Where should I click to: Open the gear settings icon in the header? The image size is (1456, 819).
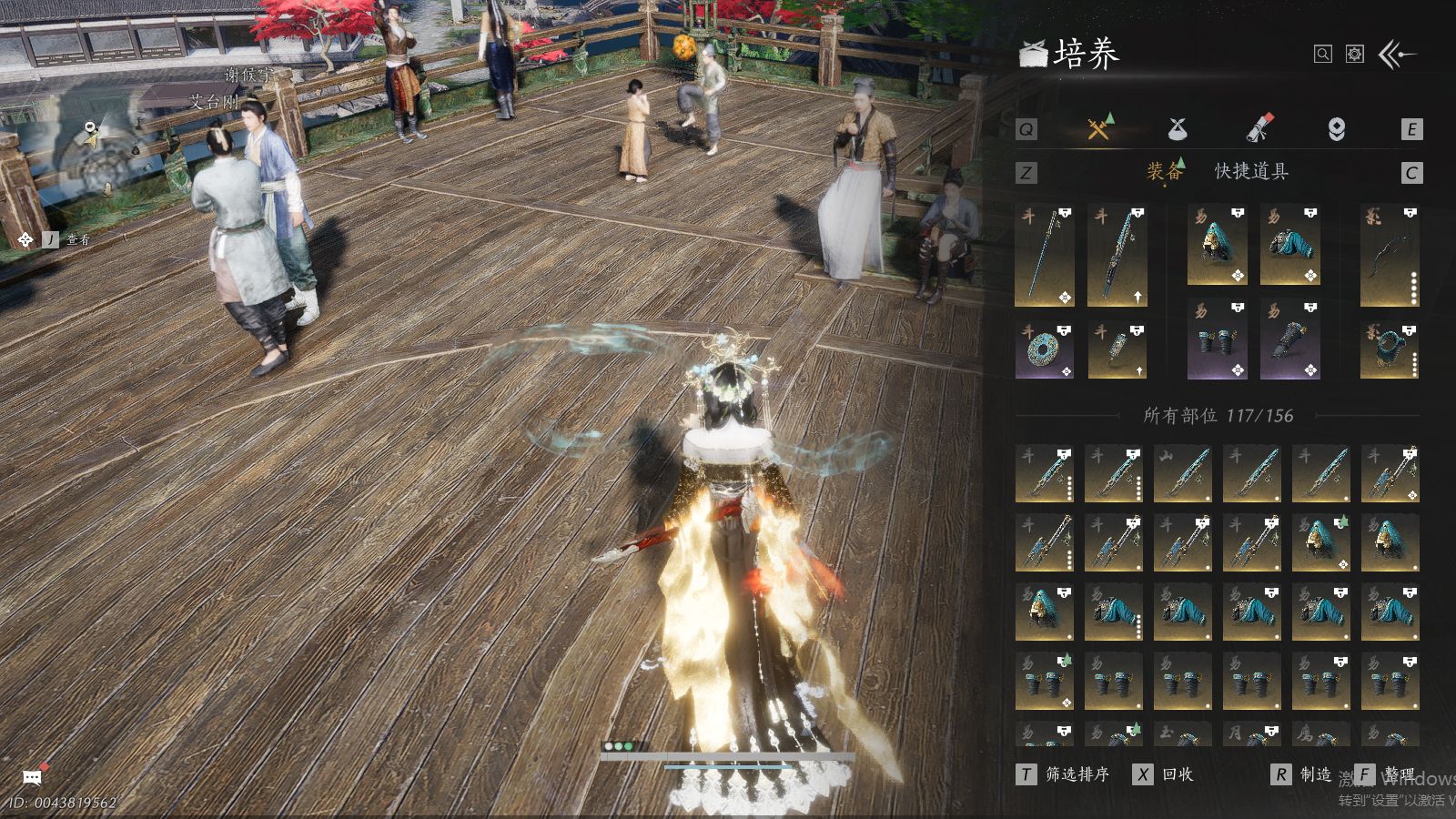tap(1355, 55)
